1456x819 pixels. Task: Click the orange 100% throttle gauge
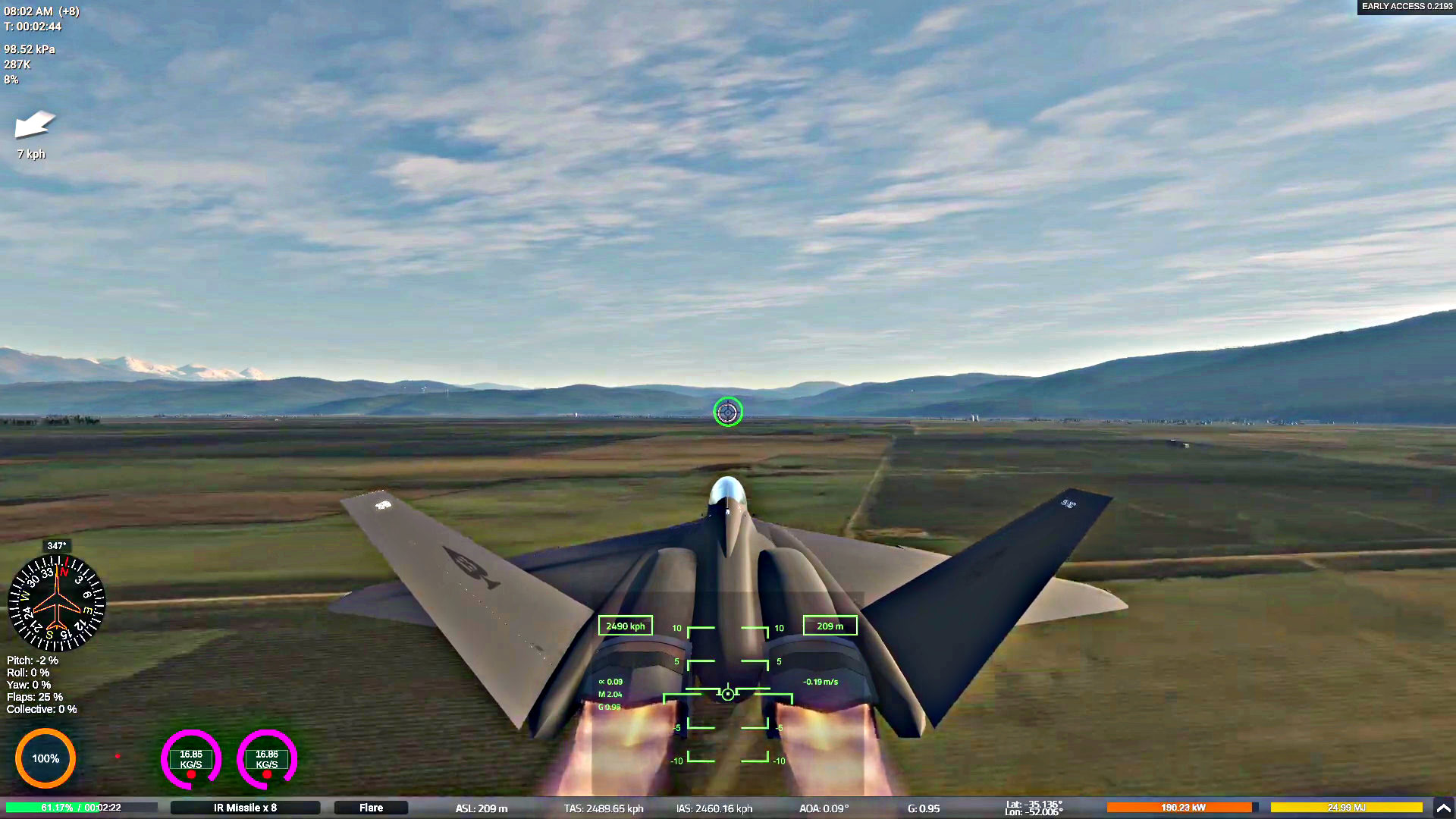coord(45,758)
